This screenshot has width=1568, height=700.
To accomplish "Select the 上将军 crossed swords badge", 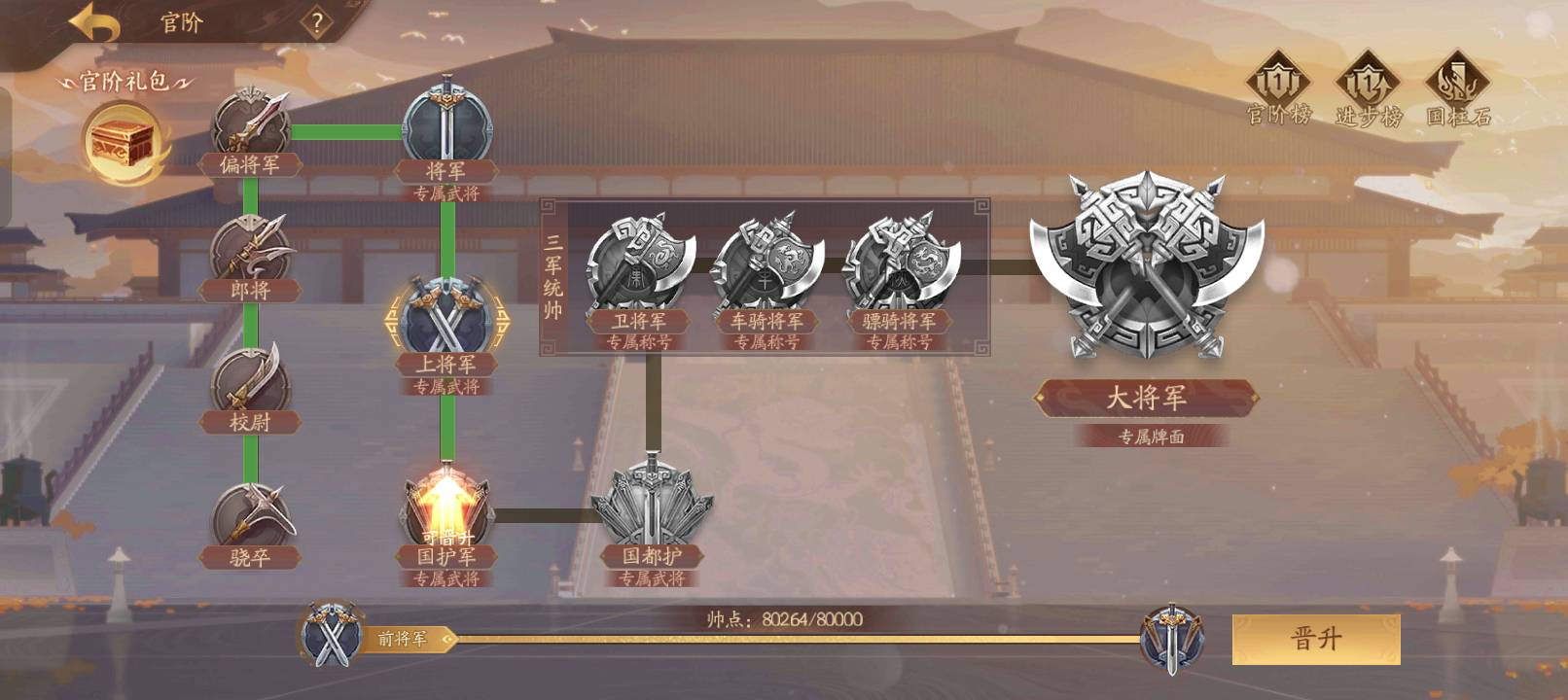I will point(446,319).
